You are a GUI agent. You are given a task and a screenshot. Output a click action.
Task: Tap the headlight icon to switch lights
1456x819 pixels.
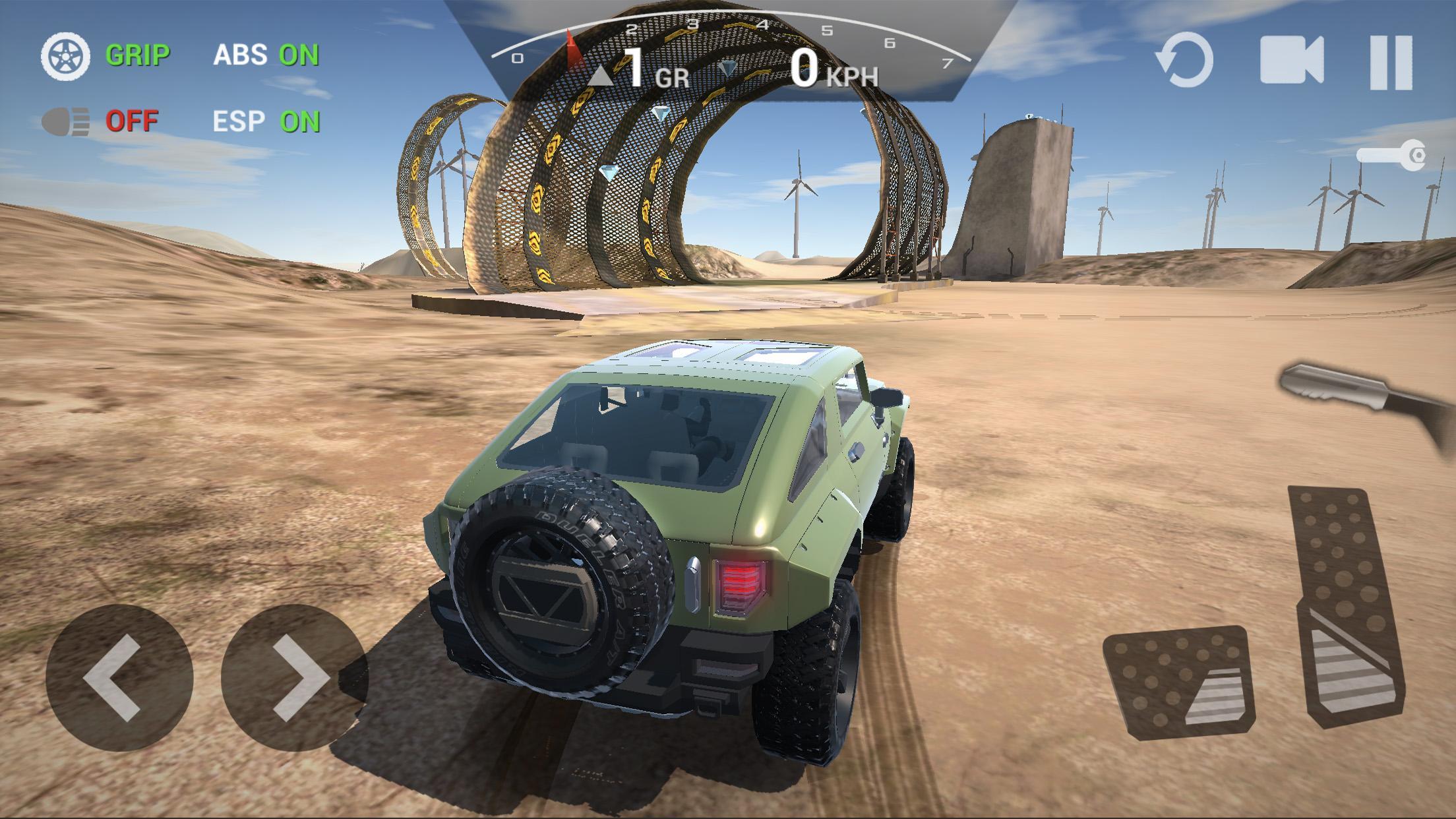(x=65, y=121)
